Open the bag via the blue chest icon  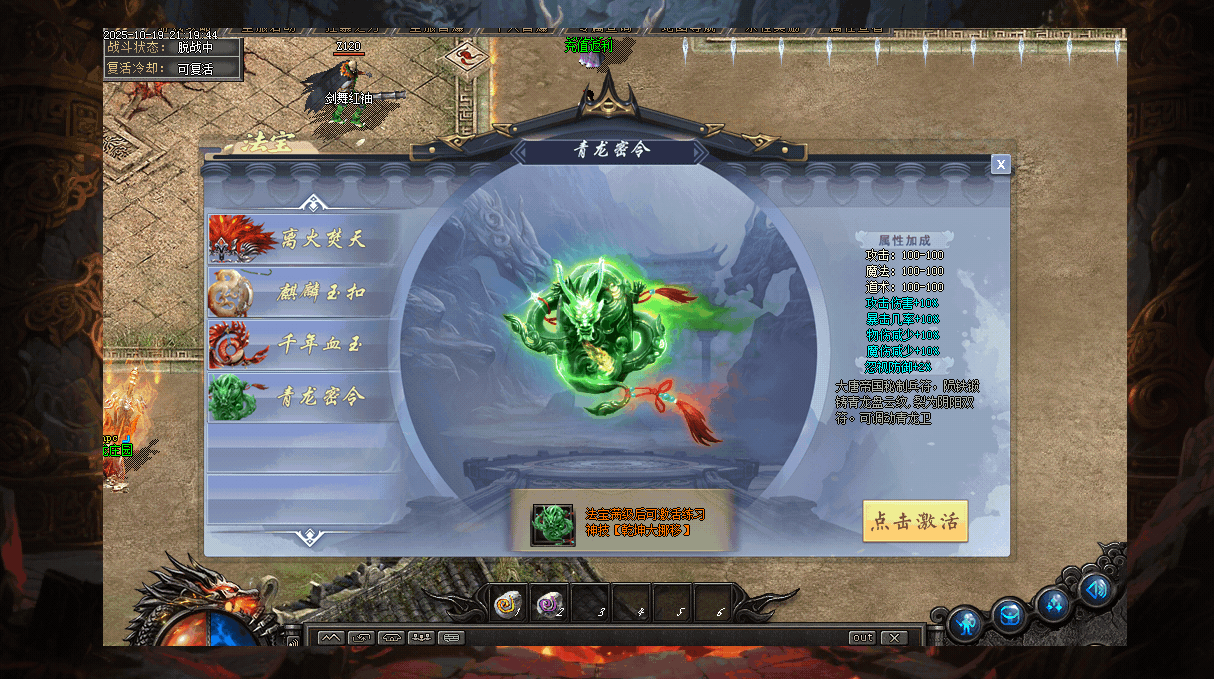(x=1009, y=615)
